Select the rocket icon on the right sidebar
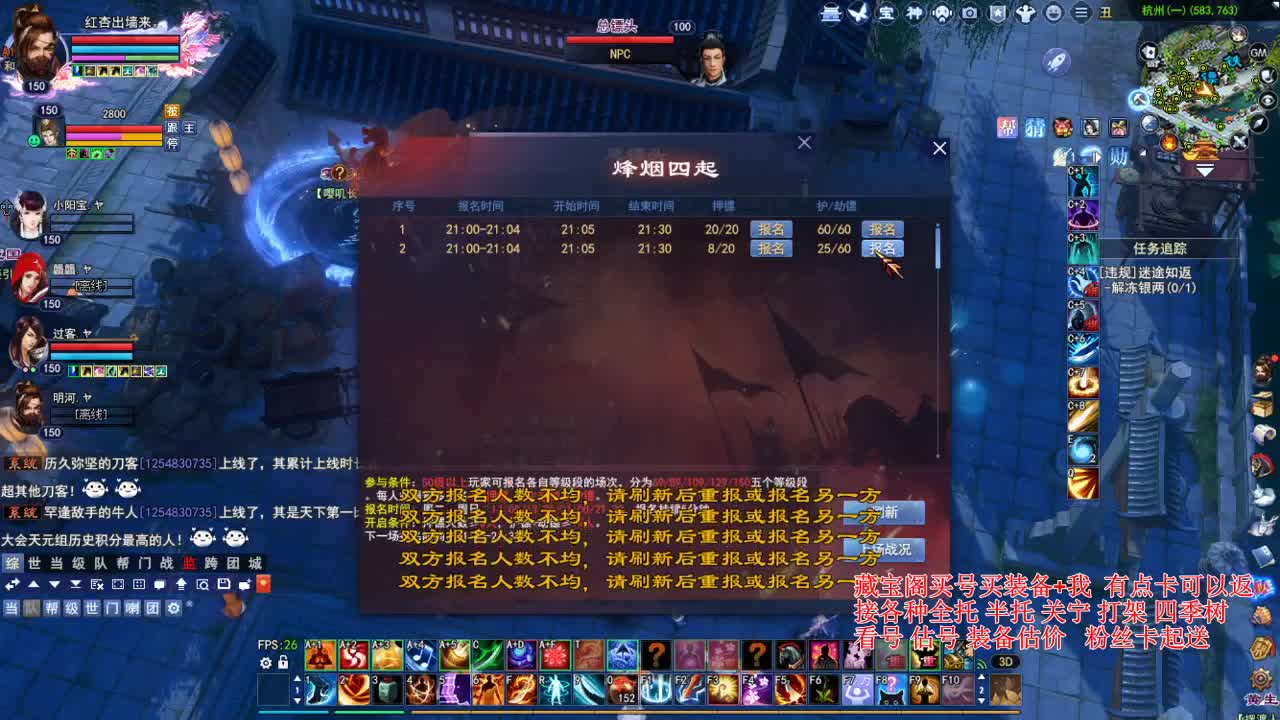The width and height of the screenshot is (1280, 720). (x=1057, y=60)
